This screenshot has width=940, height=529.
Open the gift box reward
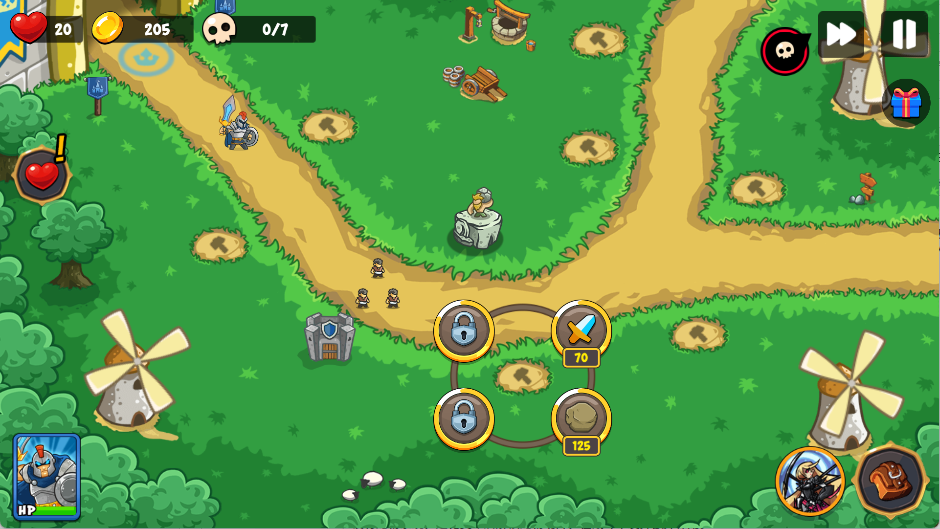click(x=906, y=102)
